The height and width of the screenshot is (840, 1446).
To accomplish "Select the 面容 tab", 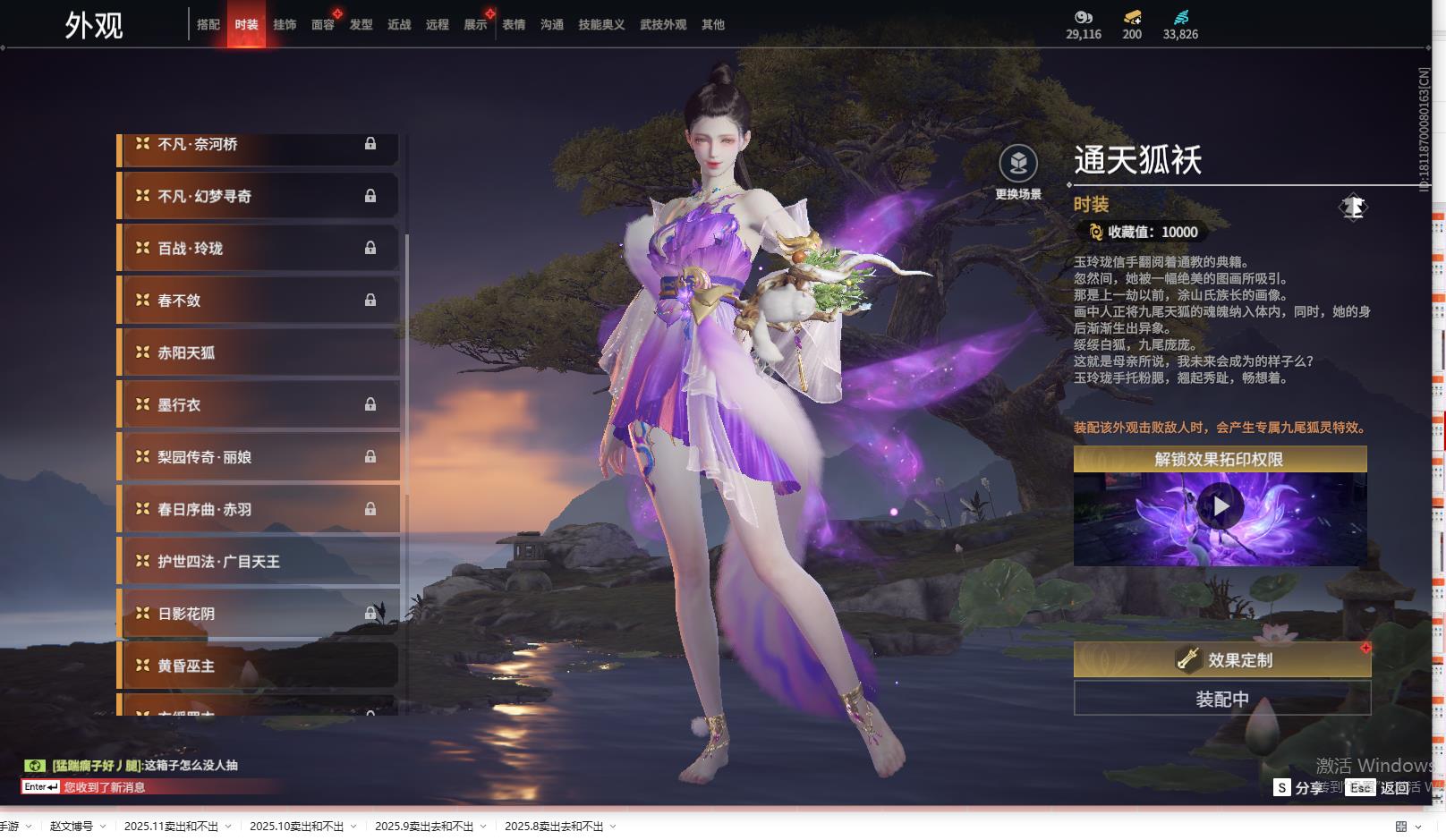I will click(323, 25).
